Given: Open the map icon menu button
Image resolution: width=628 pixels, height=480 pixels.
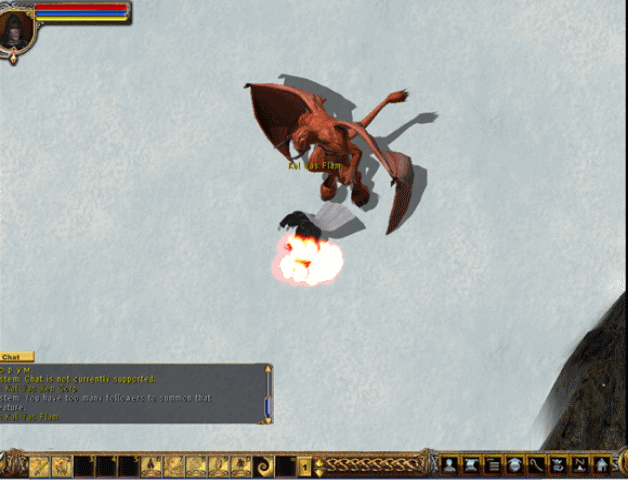Looking at the screenshot, I should pos(580,465).
